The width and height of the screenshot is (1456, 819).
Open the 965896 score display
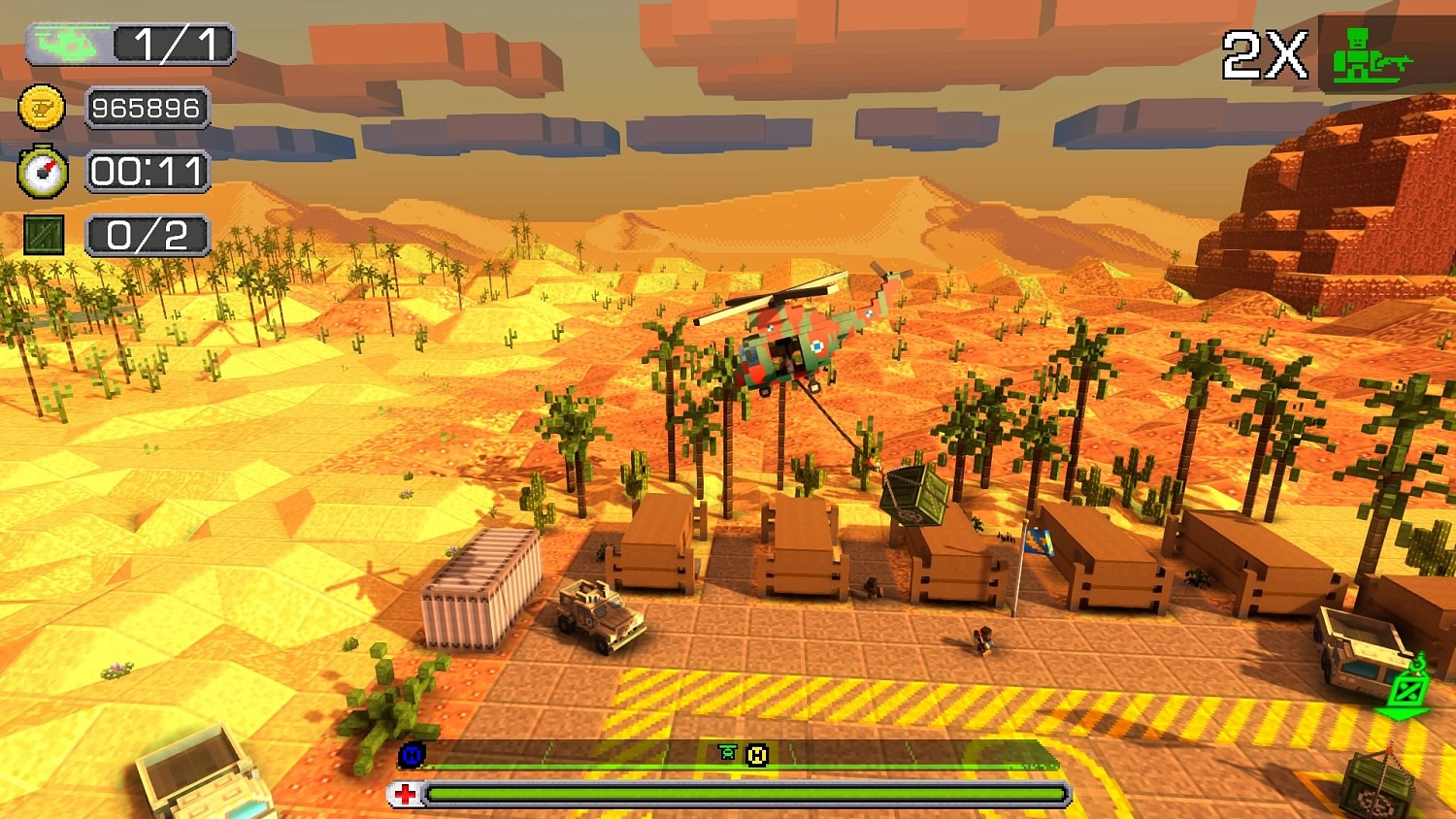tap(147, 108)
